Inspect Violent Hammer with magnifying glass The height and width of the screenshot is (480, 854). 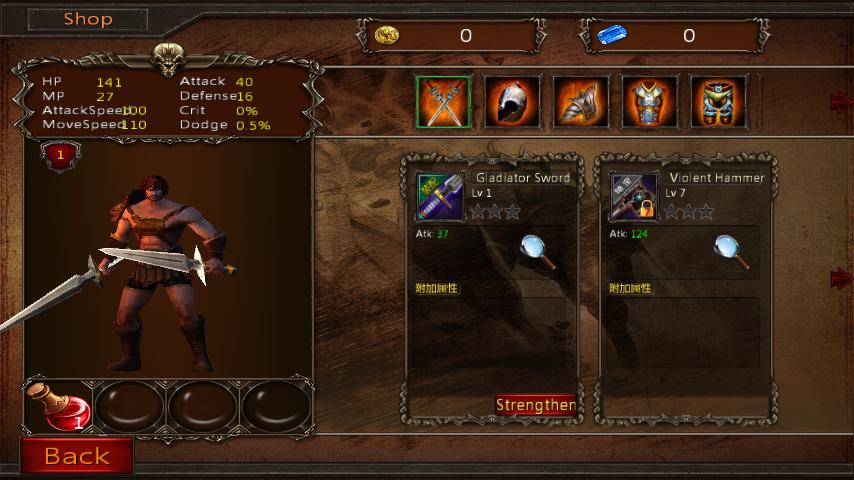733,251
